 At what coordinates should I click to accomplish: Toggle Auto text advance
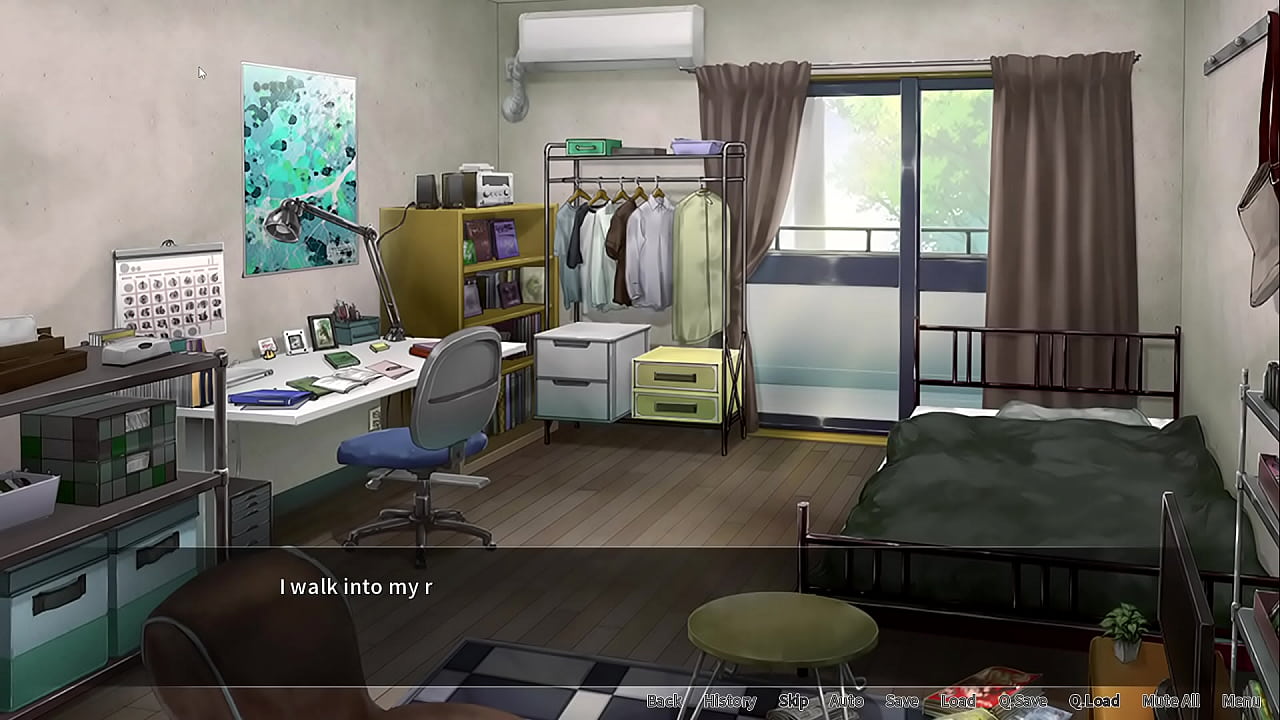click(x=846, y=701)
